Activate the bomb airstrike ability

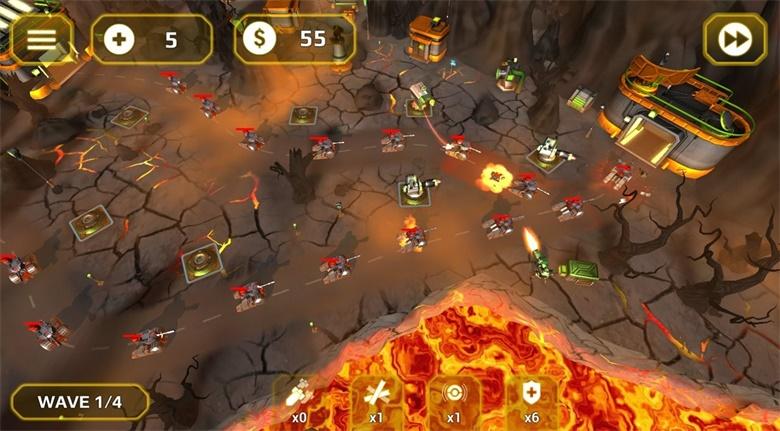[x=299, y=398]
